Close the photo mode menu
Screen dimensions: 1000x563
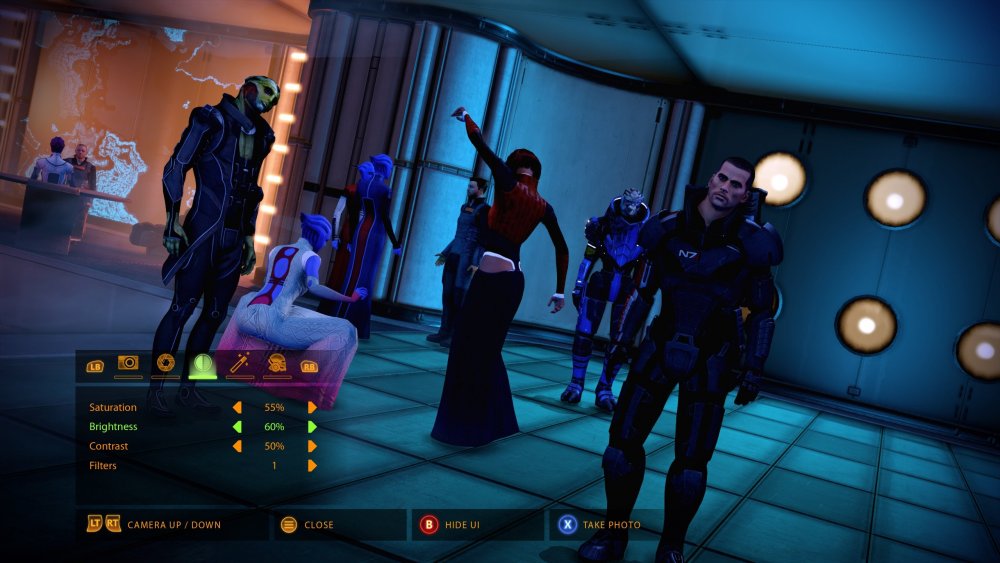pyautogui.click(x=308, y=524)
